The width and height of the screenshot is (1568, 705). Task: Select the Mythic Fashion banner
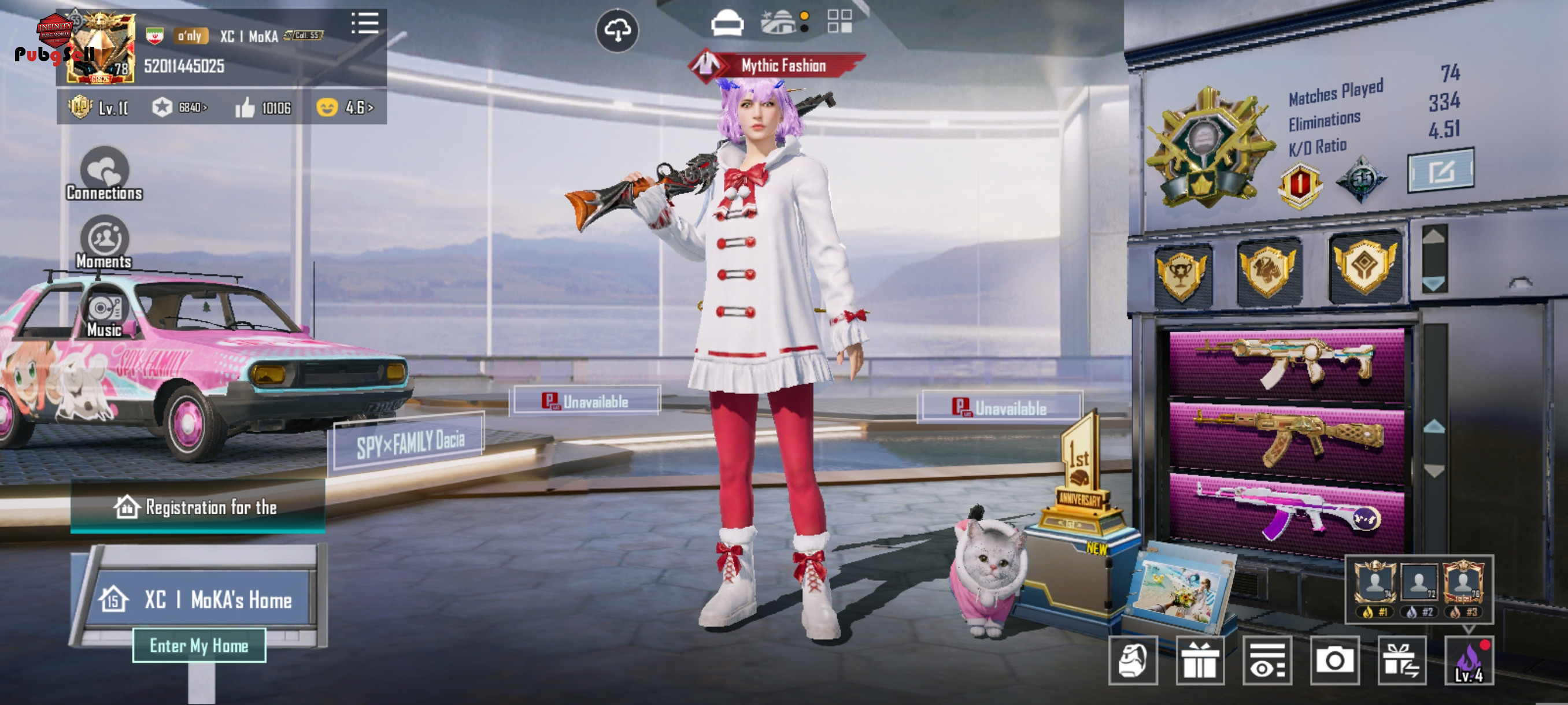[x=782, y=65]
